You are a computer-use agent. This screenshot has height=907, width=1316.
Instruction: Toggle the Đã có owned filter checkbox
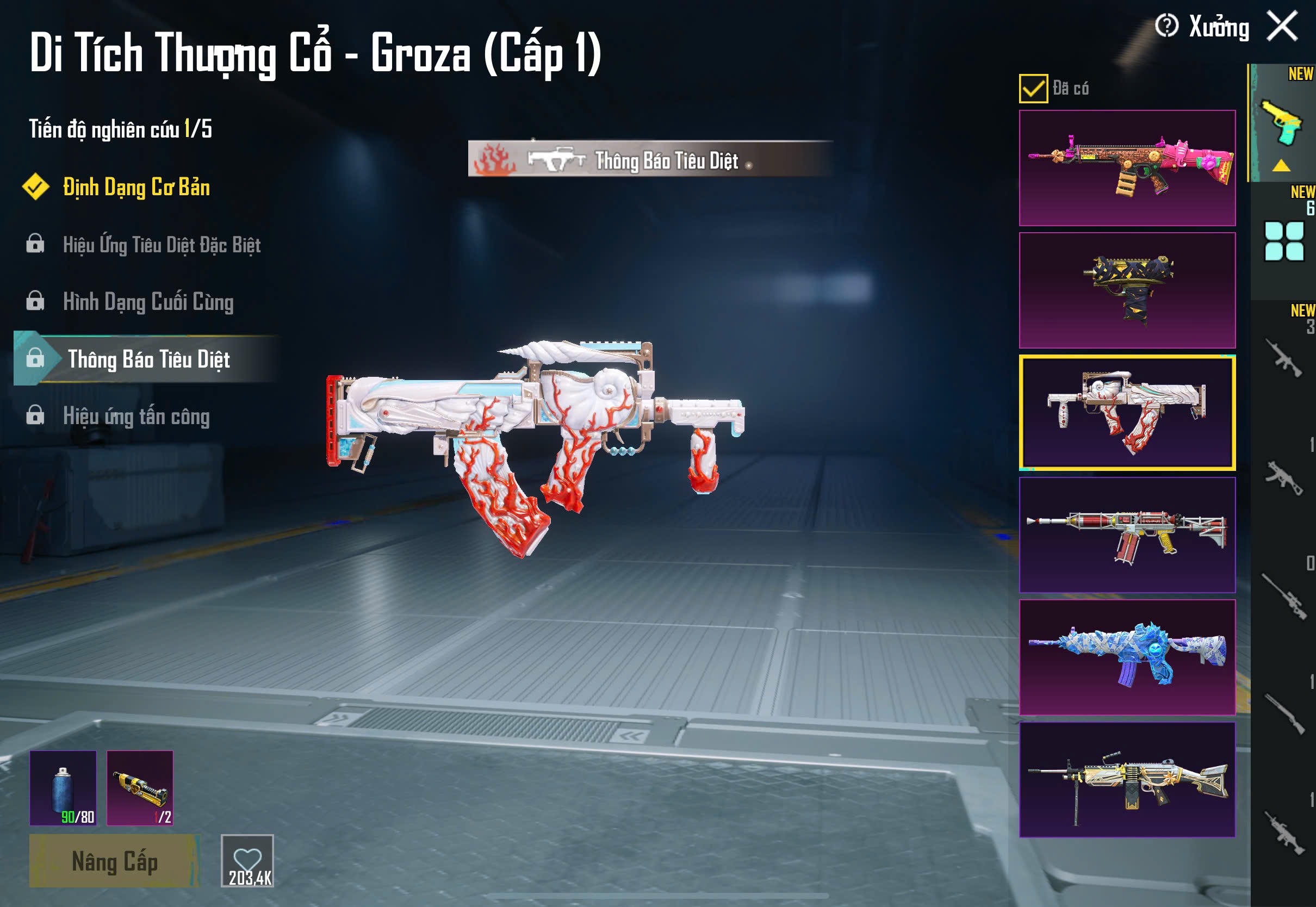[x=1033, y=89]
